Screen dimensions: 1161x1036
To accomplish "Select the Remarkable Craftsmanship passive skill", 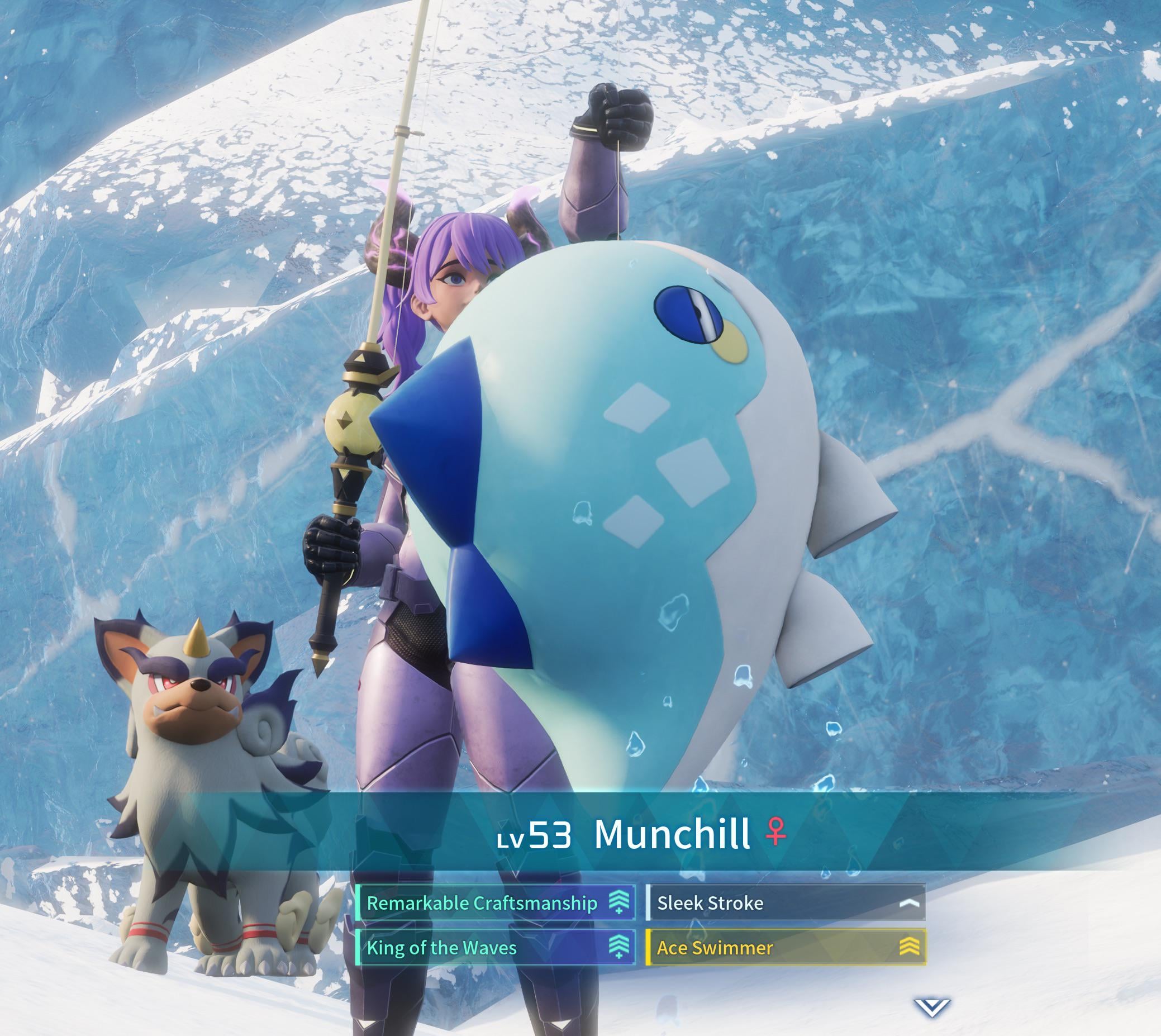I will coord(494,903).
